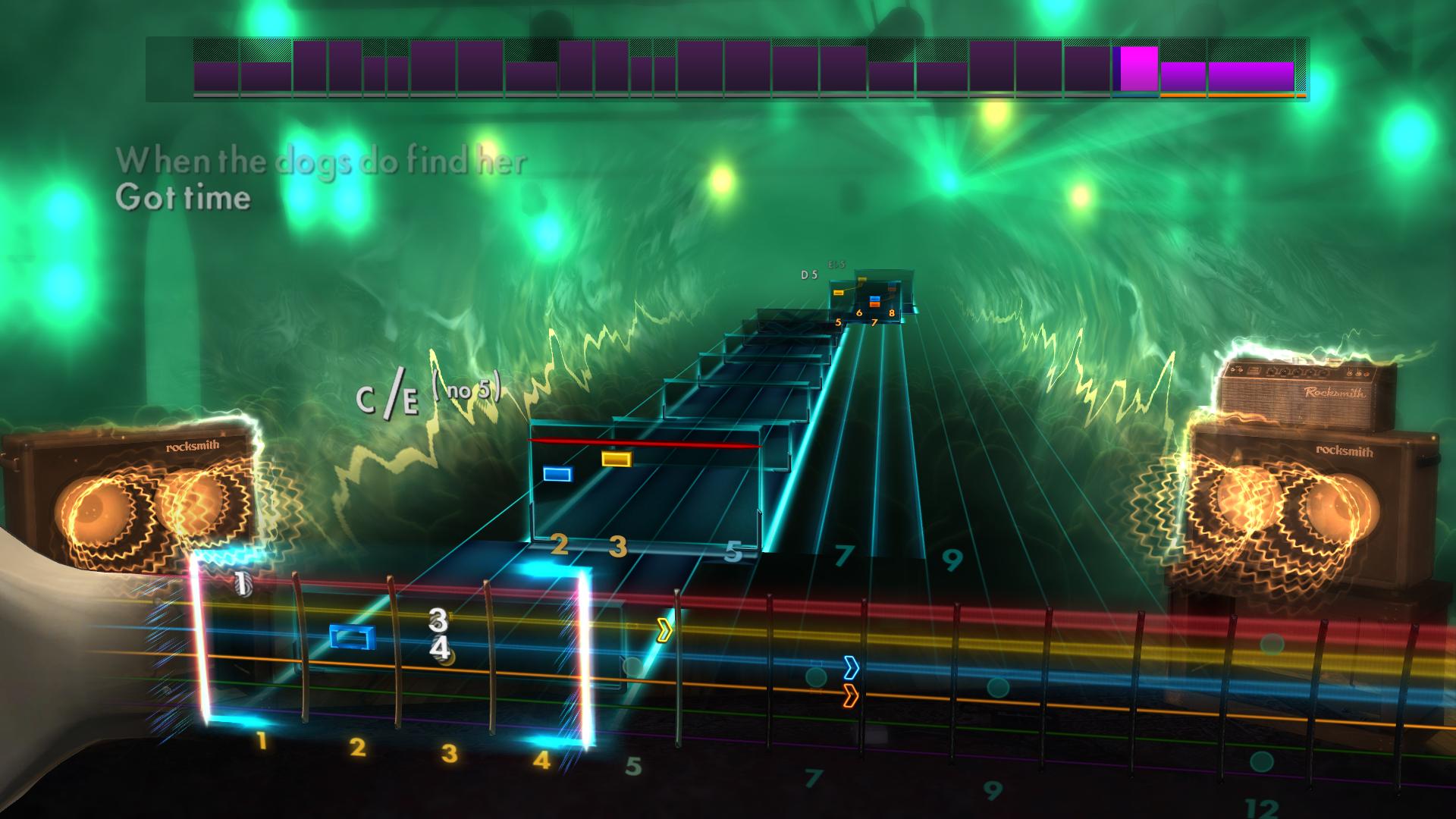This screenshot has width=1456, height=819.
Task: Click the lyric line 'Got time'
Action: [184, 199]
